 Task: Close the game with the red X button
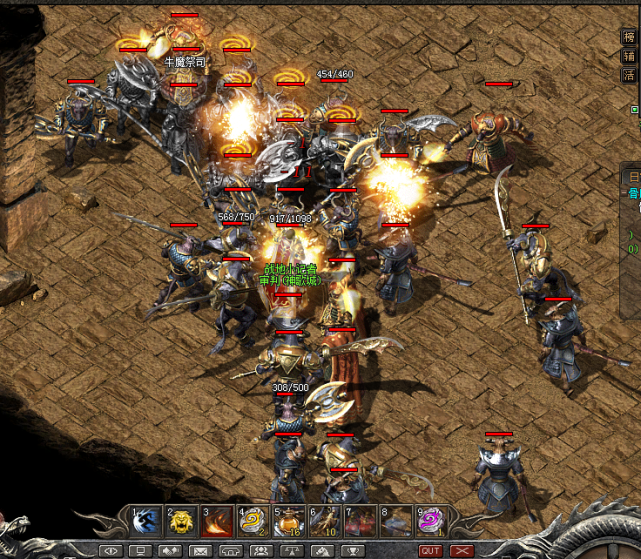click(x=462, y=551)
